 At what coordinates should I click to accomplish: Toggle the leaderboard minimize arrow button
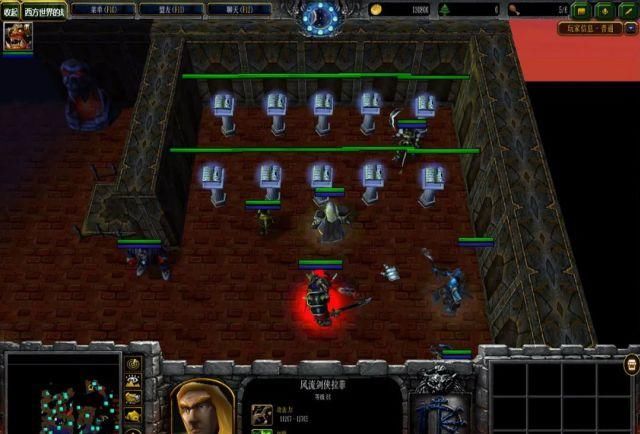(x=630, y=29)
